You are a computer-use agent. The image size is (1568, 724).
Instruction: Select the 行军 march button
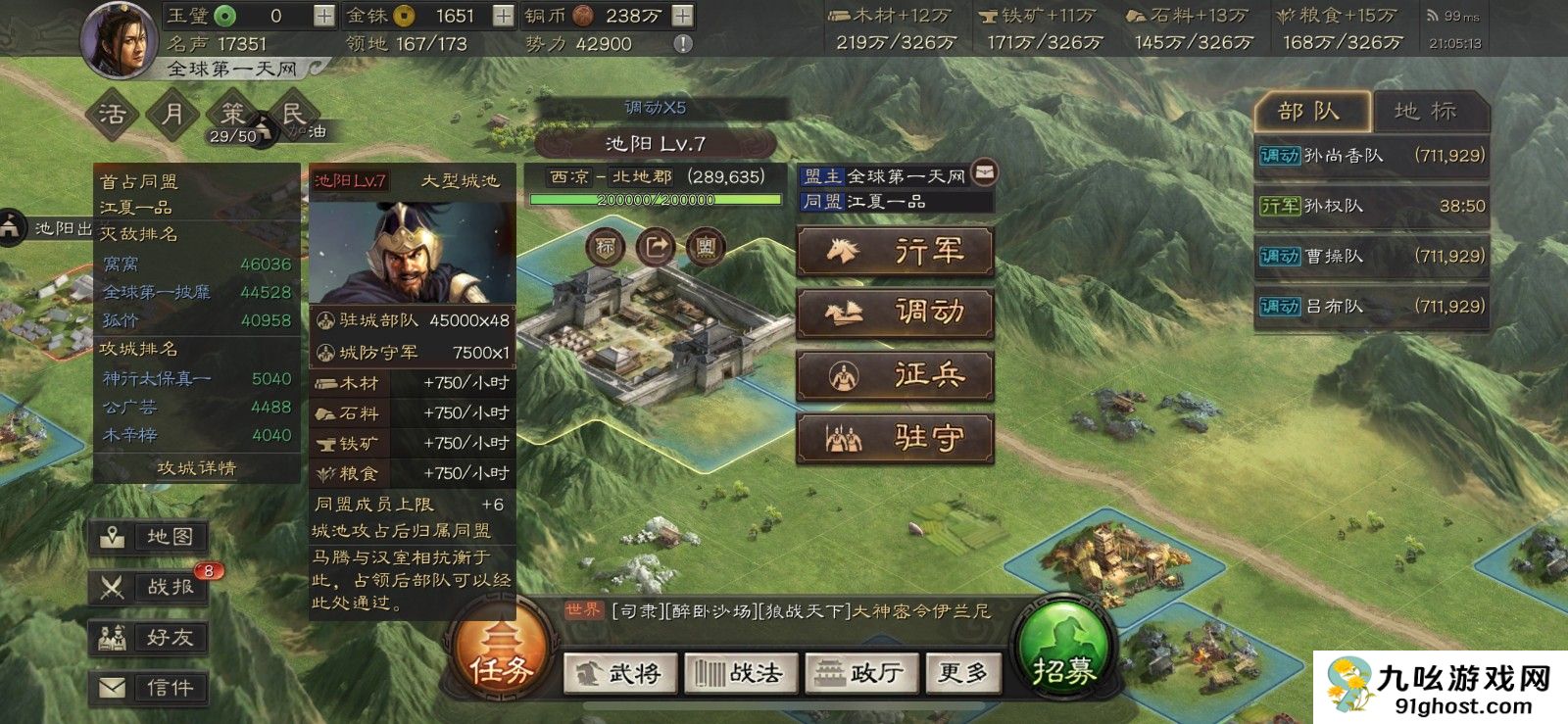pos(896,252)
